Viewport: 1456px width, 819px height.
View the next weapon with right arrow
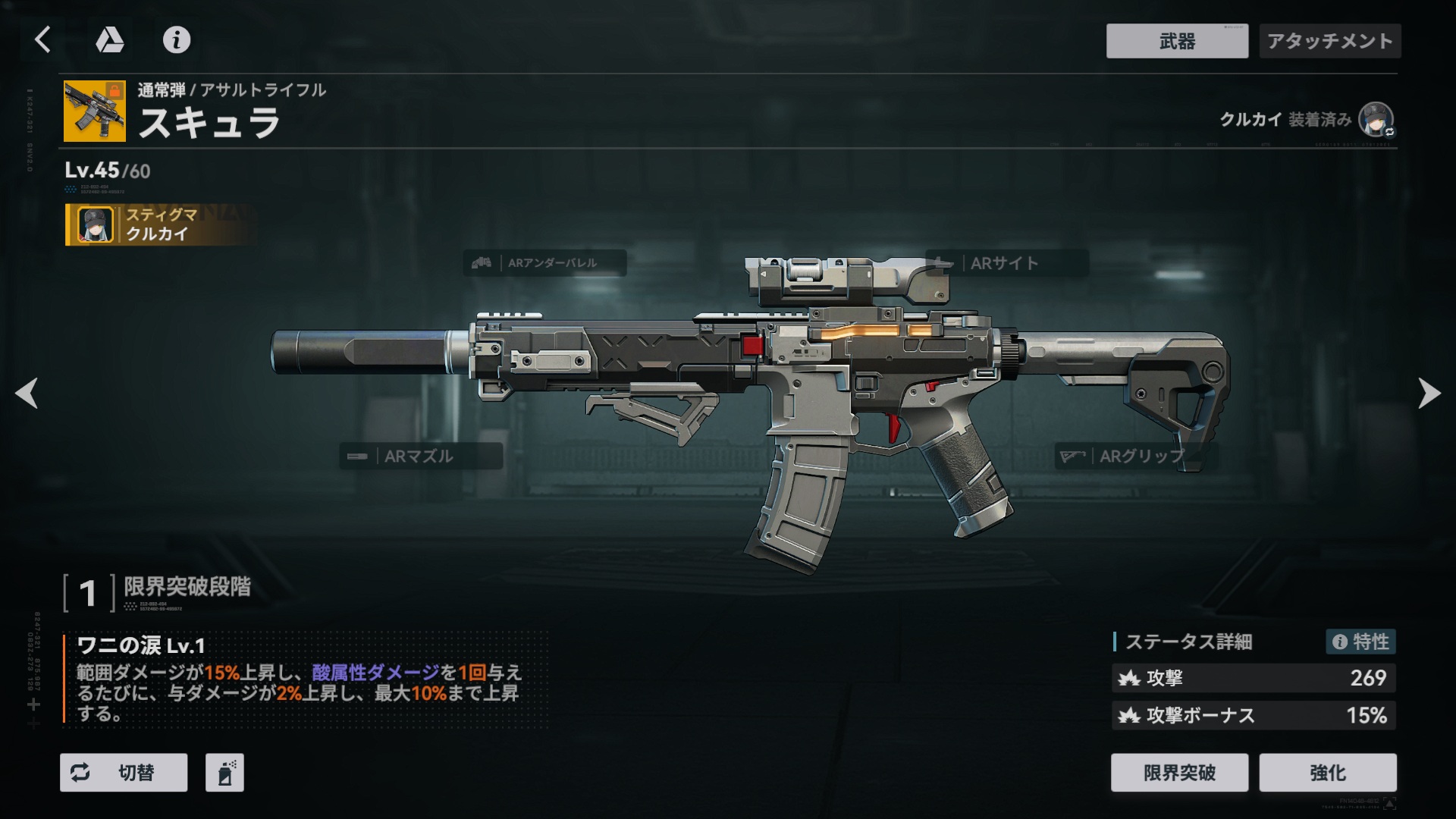click(1429, 393)
